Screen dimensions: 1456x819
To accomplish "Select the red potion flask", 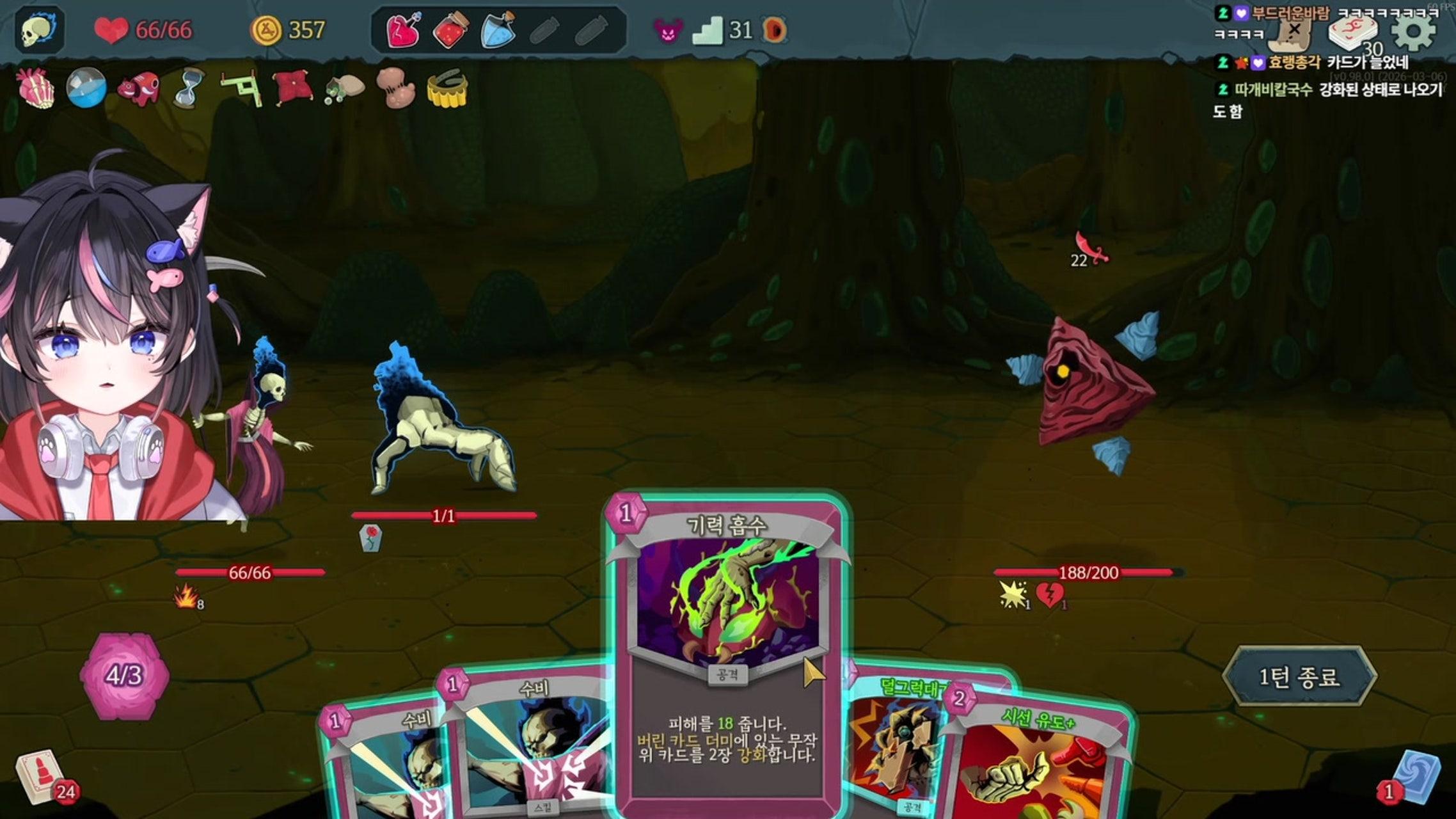I will coord(450,30).
